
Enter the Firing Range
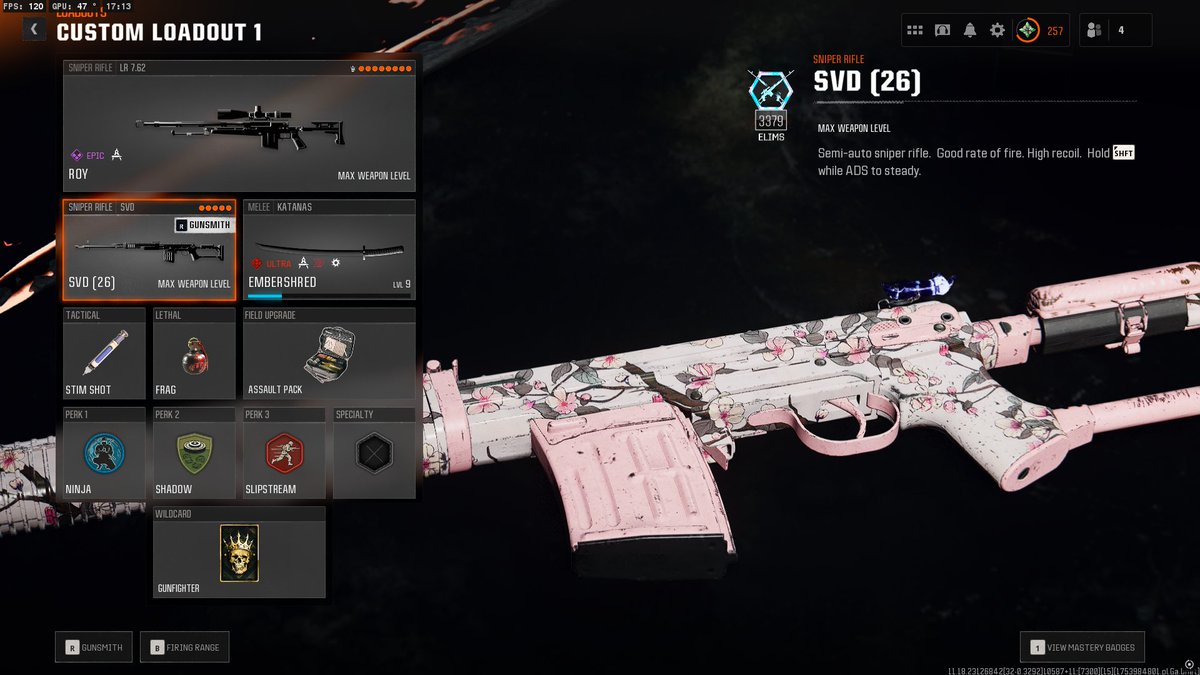pos(185,647)
